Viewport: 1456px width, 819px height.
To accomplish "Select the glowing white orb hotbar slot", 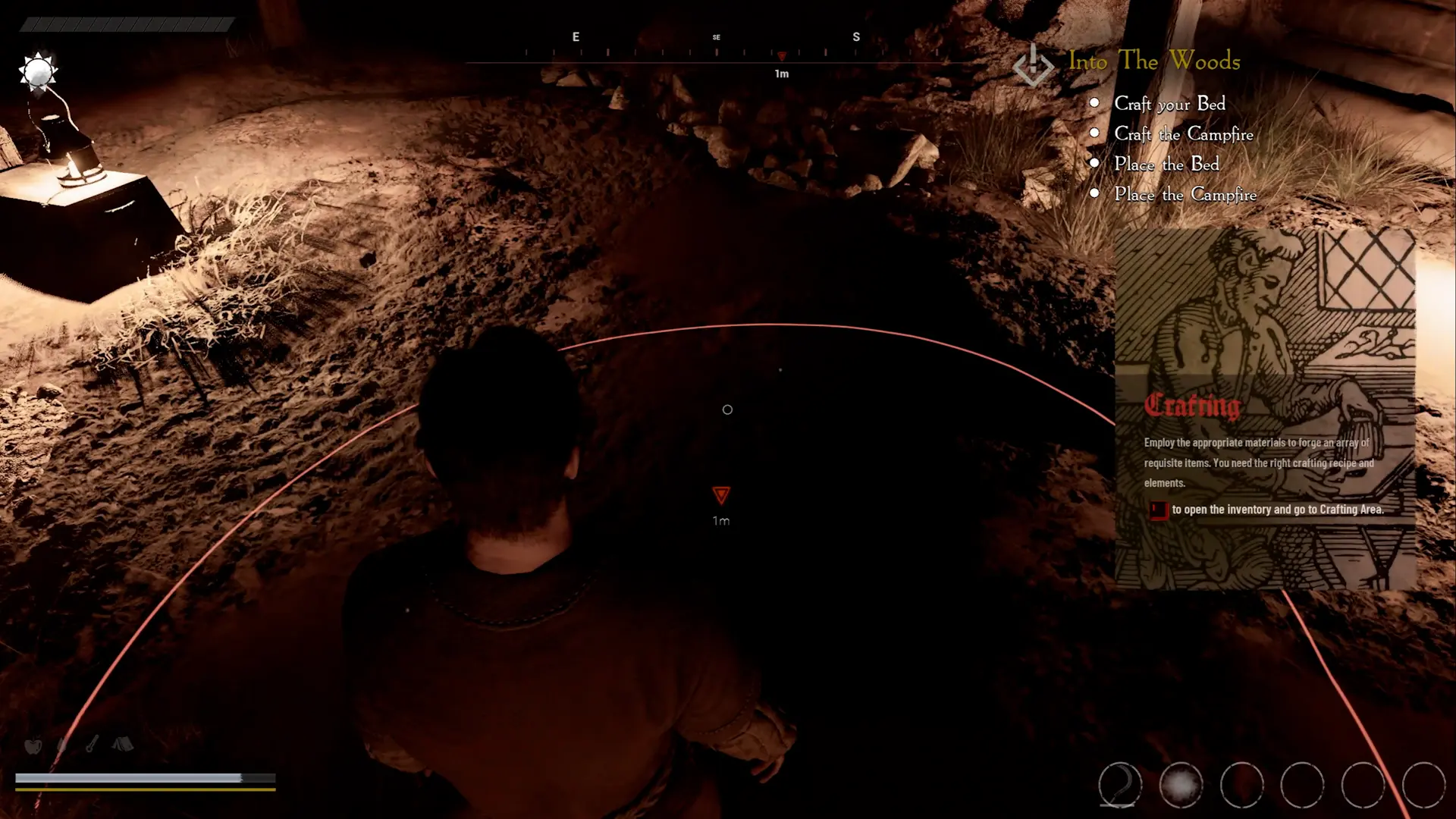I will tap(1181, 784).
